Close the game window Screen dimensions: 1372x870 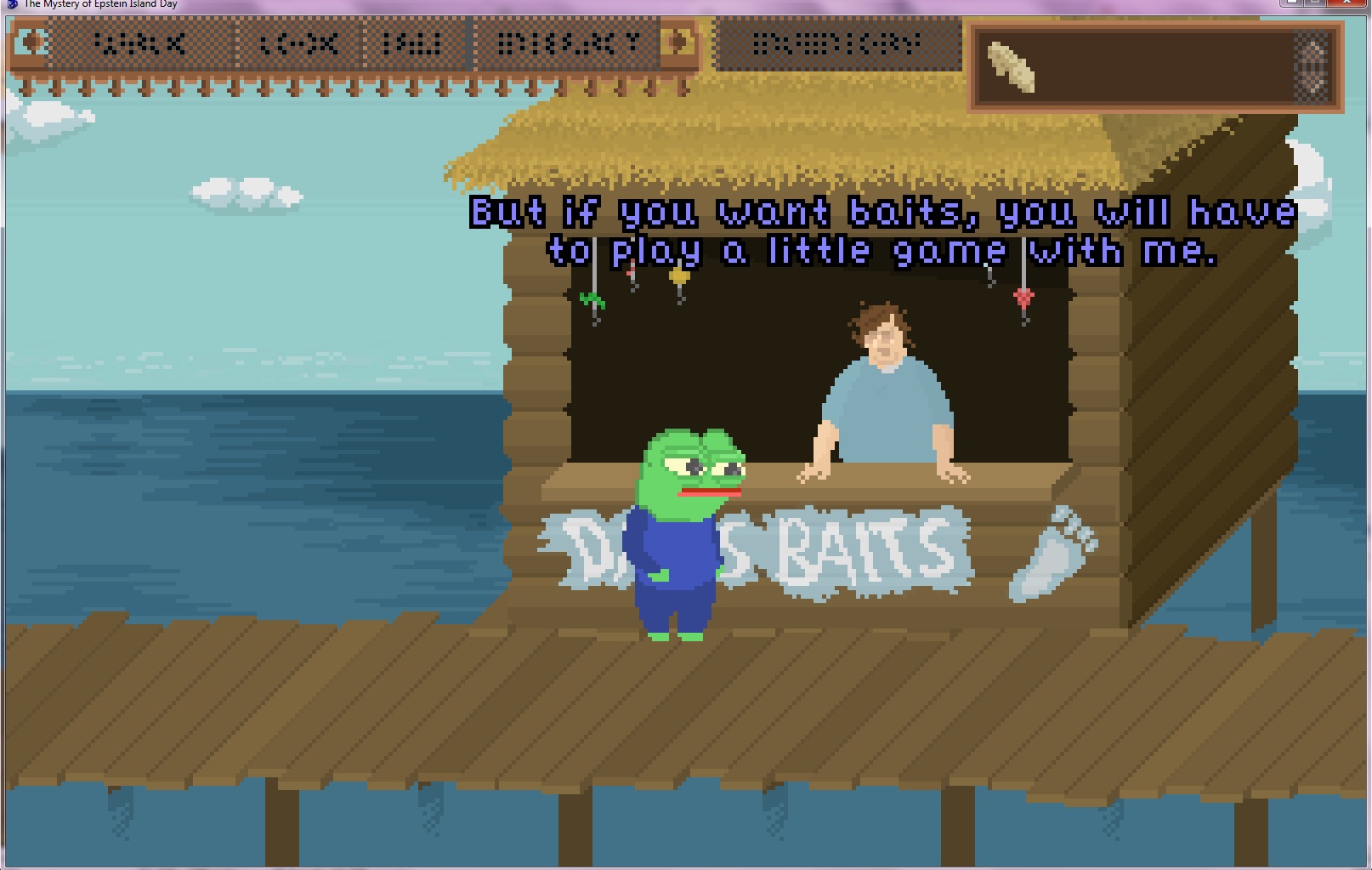(1346, 3)
